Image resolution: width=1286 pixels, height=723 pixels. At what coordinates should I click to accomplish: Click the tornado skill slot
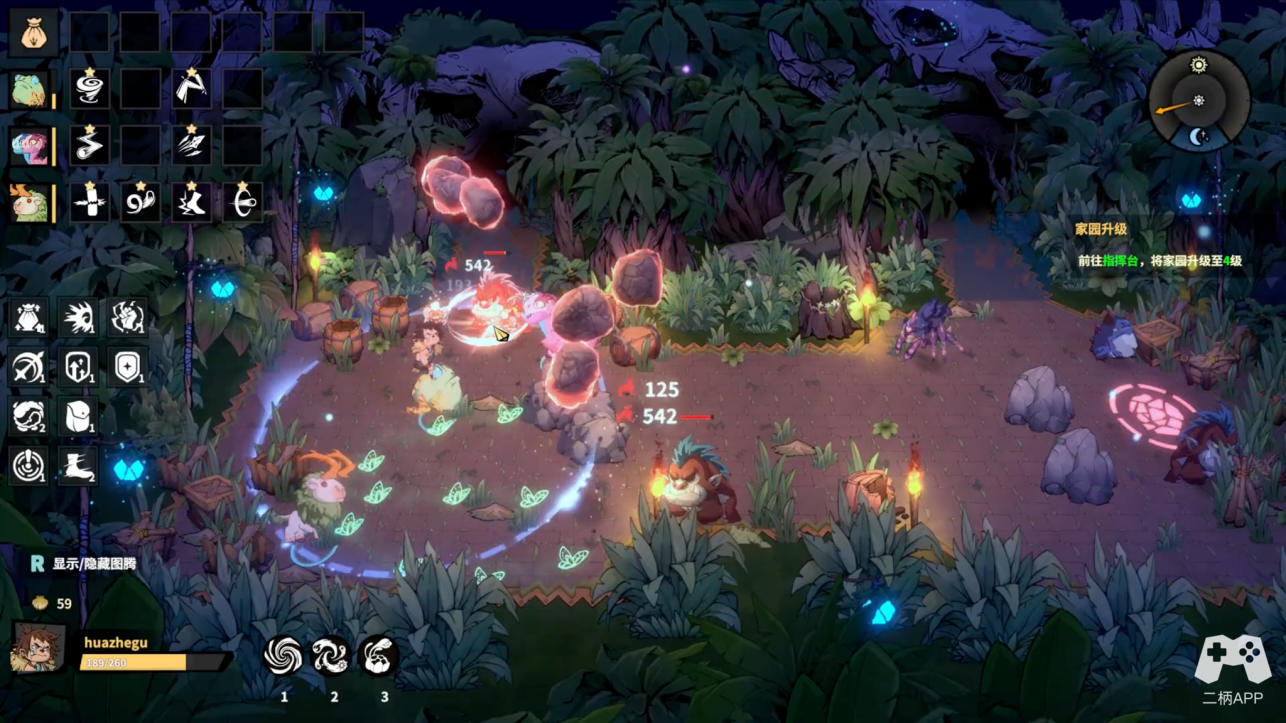click(90, 89)
